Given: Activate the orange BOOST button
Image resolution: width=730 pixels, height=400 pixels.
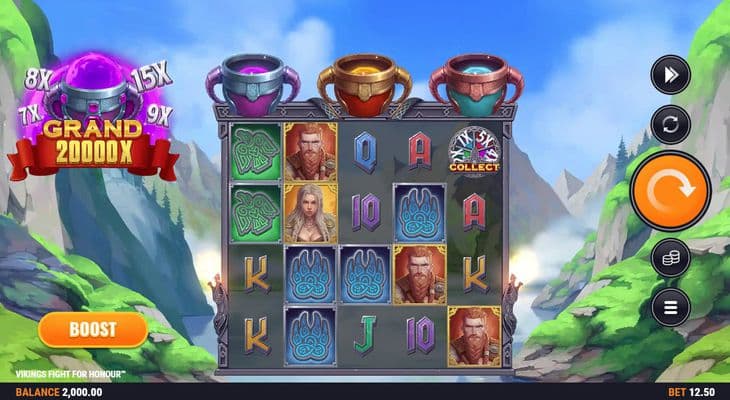Looking at the screenshot, I should pyautogui.click(x=93, y=329).
